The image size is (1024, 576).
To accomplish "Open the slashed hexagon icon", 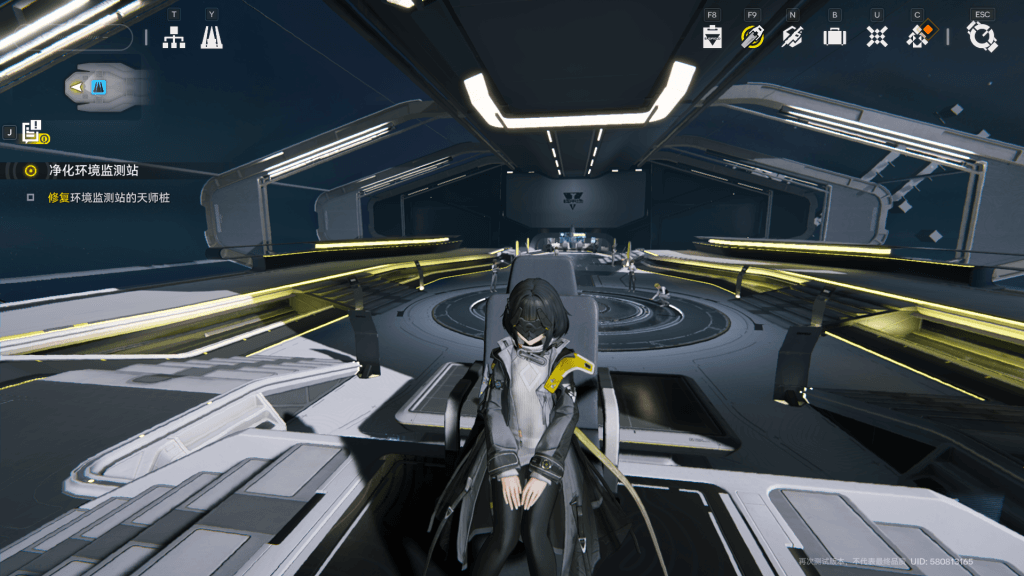I will pos(792,37).
